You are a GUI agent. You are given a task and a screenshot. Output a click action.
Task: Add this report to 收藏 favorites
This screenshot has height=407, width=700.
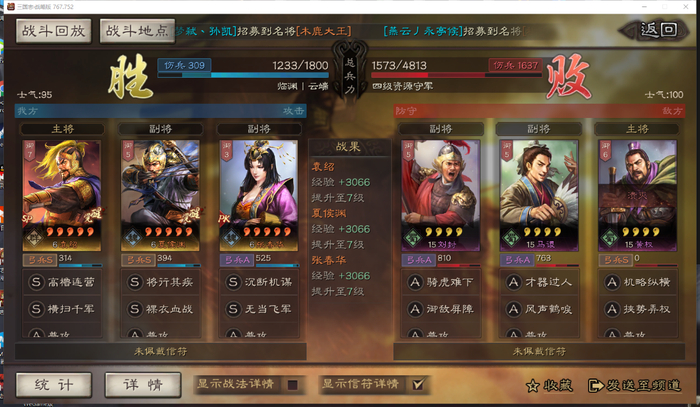click(549, 385)
